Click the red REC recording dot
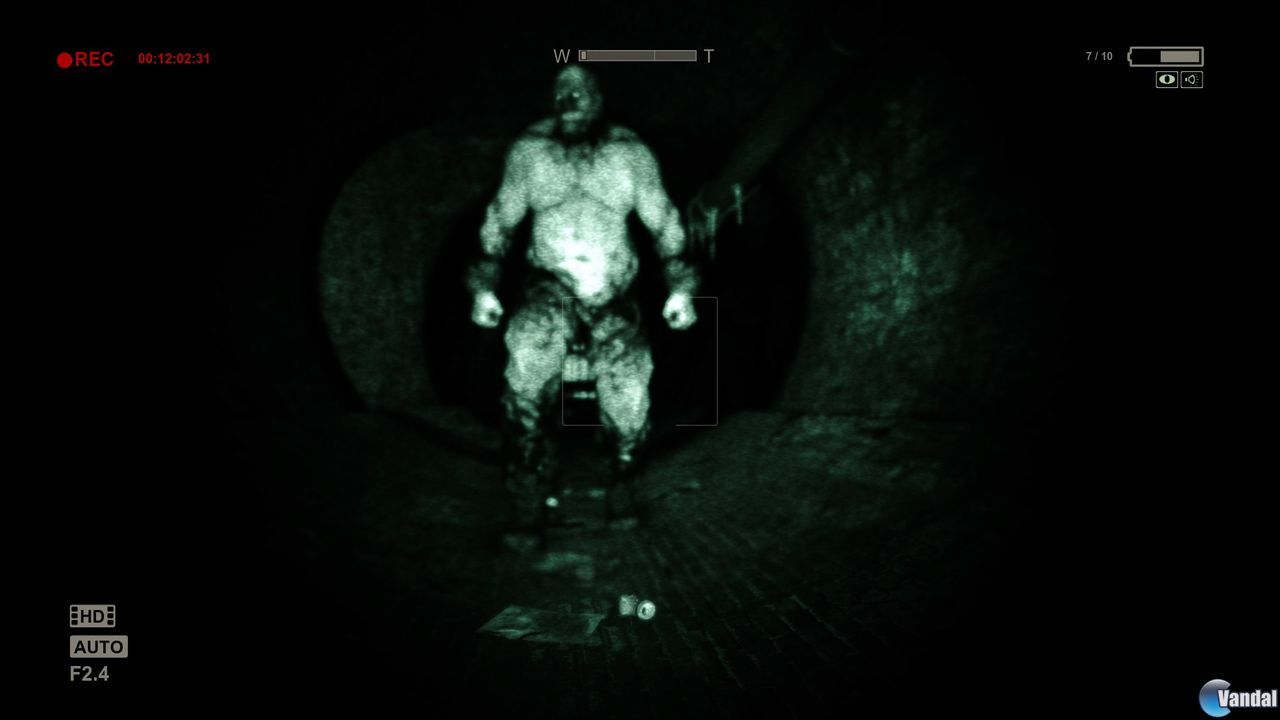 point(63,58)
